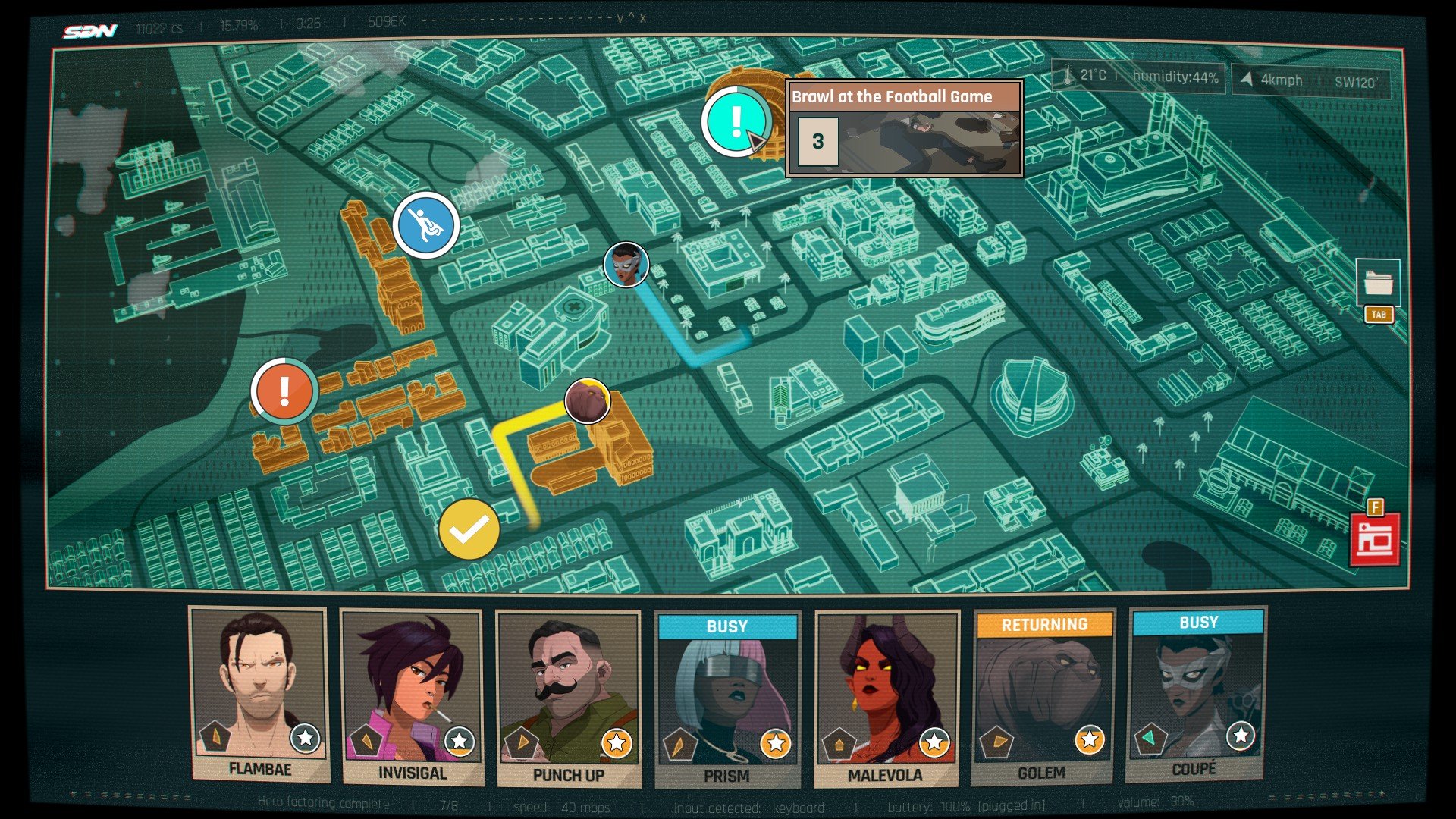Open the orange exclamation alert marker

pos(284,391)
